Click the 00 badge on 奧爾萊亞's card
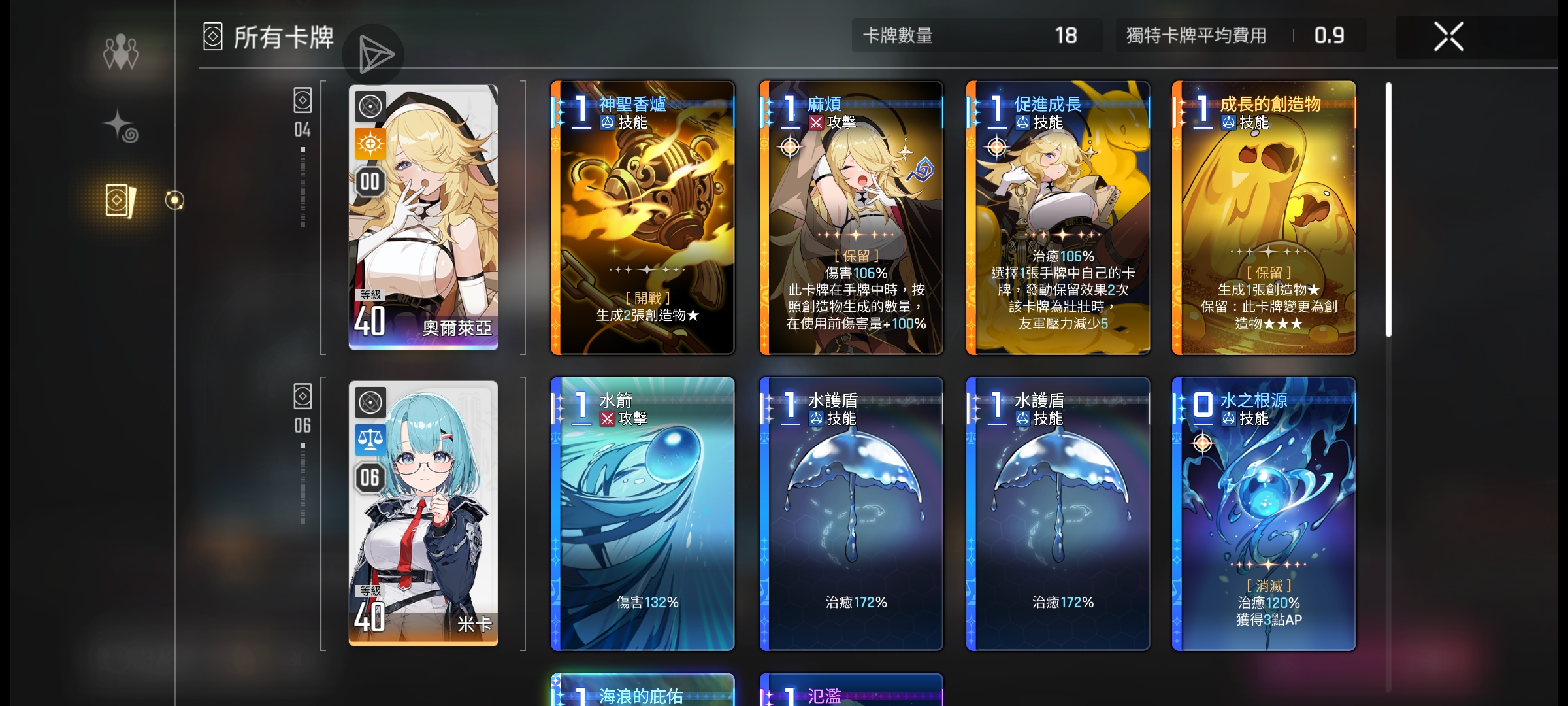 click(x=370, y=182)
